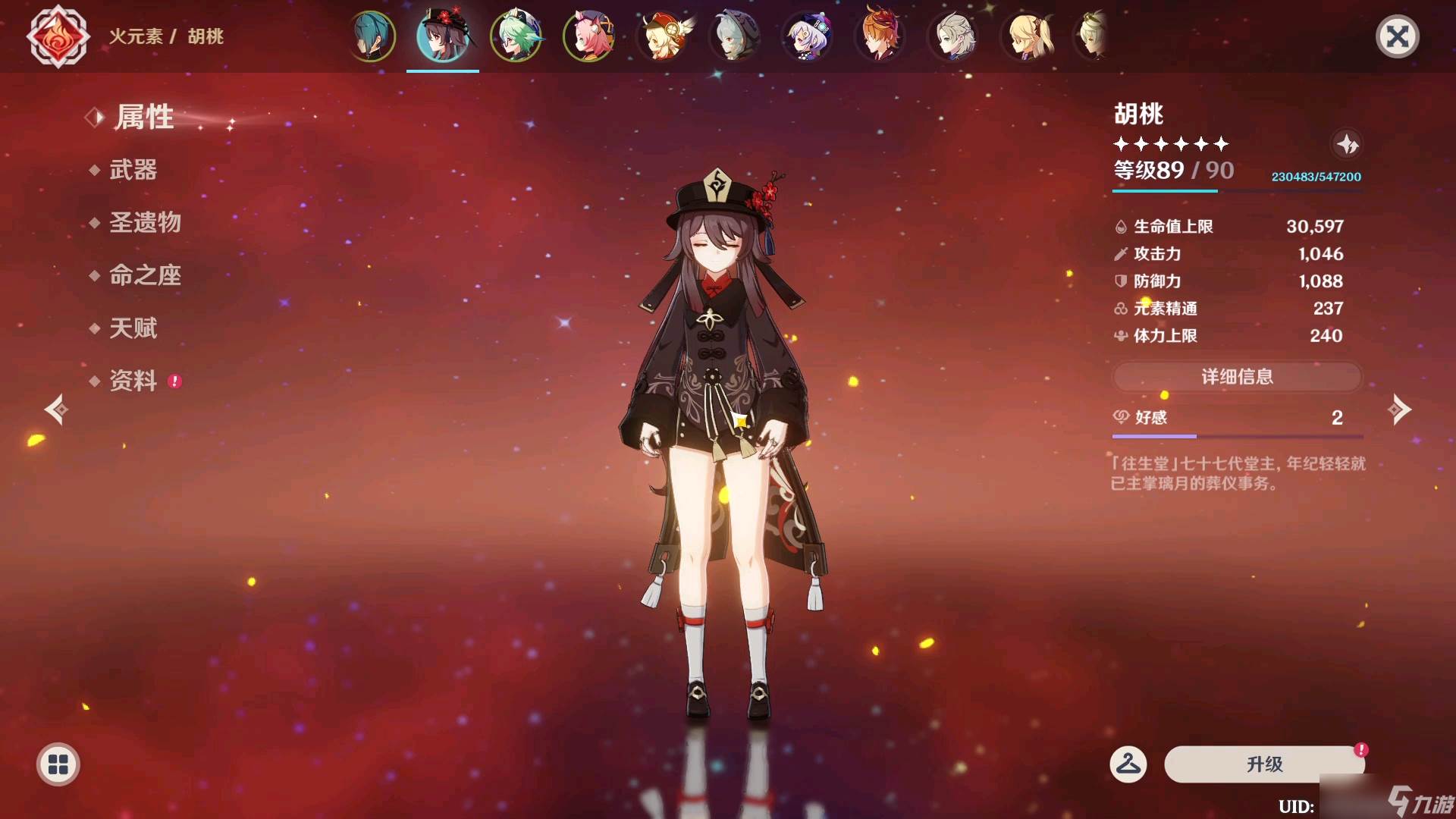Tap the 升级 level-up button
The image size is (1456, 819).
coord(1264,764)
